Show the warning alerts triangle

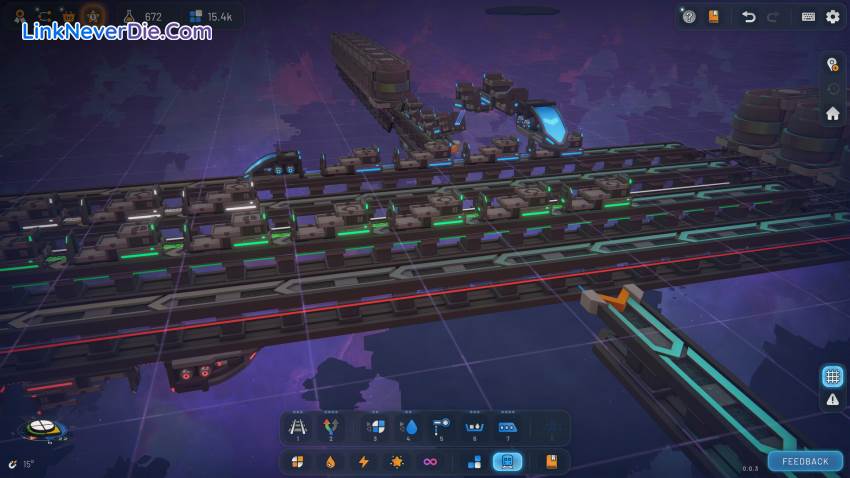832,400
